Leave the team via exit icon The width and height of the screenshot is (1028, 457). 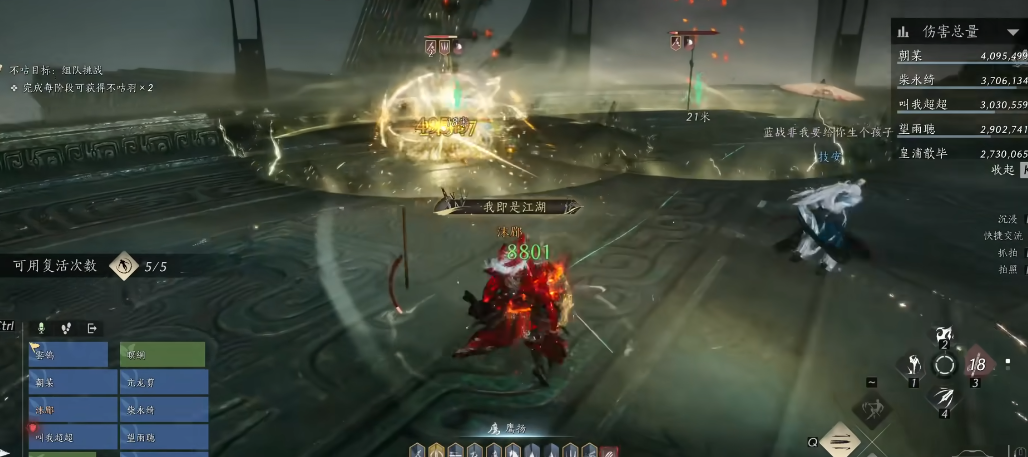click(92, 327)
